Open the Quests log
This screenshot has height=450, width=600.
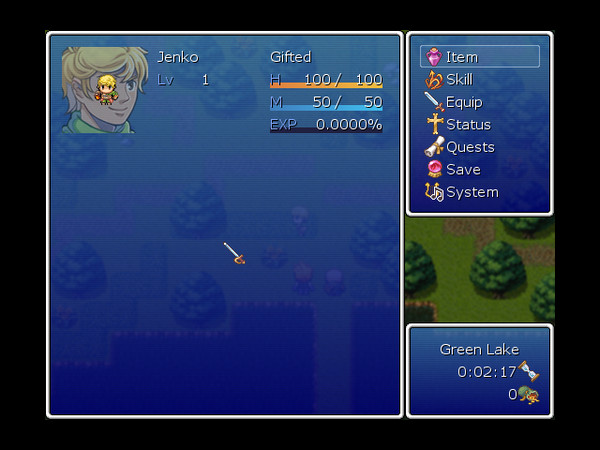tap(469, 147)
